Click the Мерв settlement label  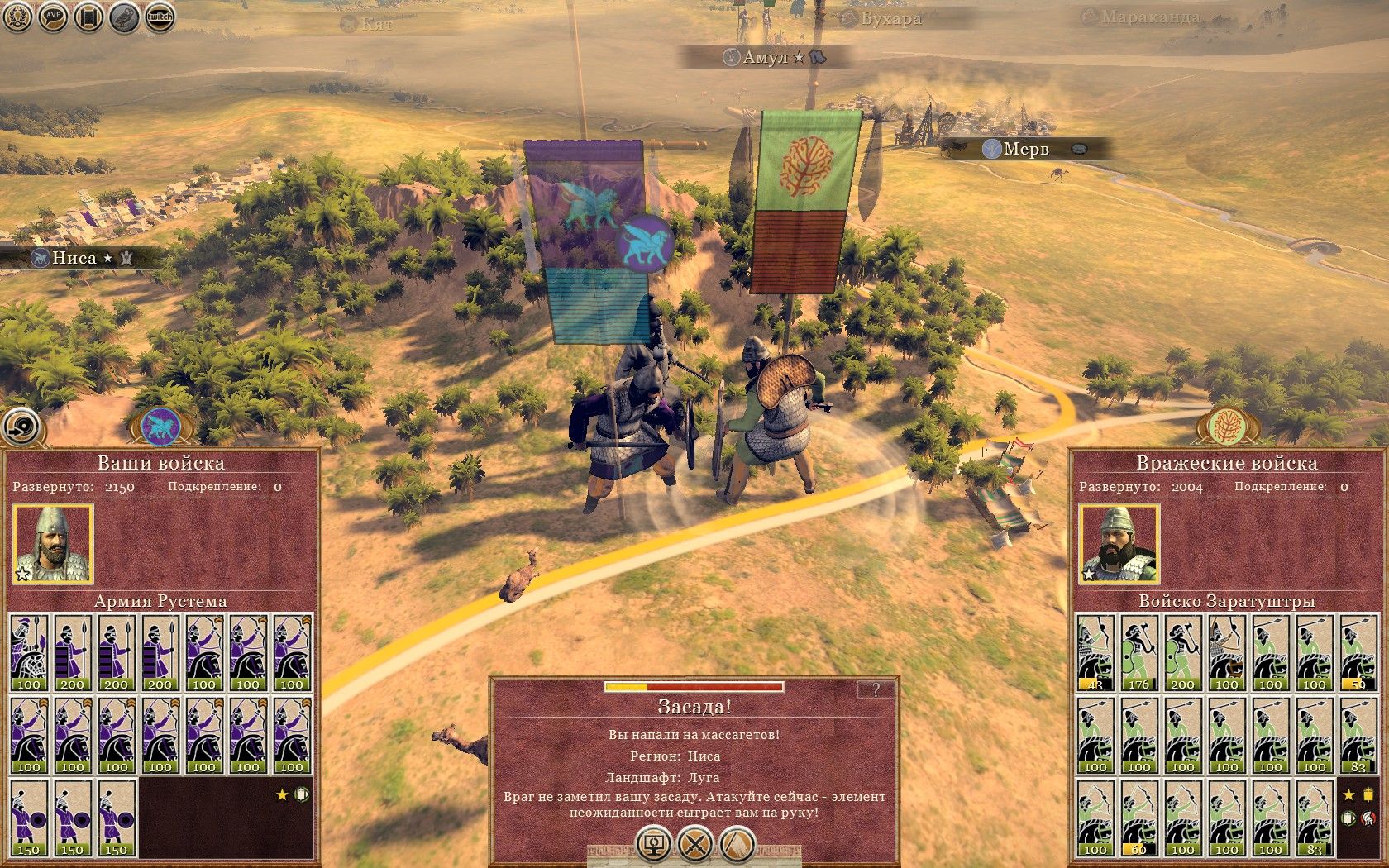coord(1026,149)
